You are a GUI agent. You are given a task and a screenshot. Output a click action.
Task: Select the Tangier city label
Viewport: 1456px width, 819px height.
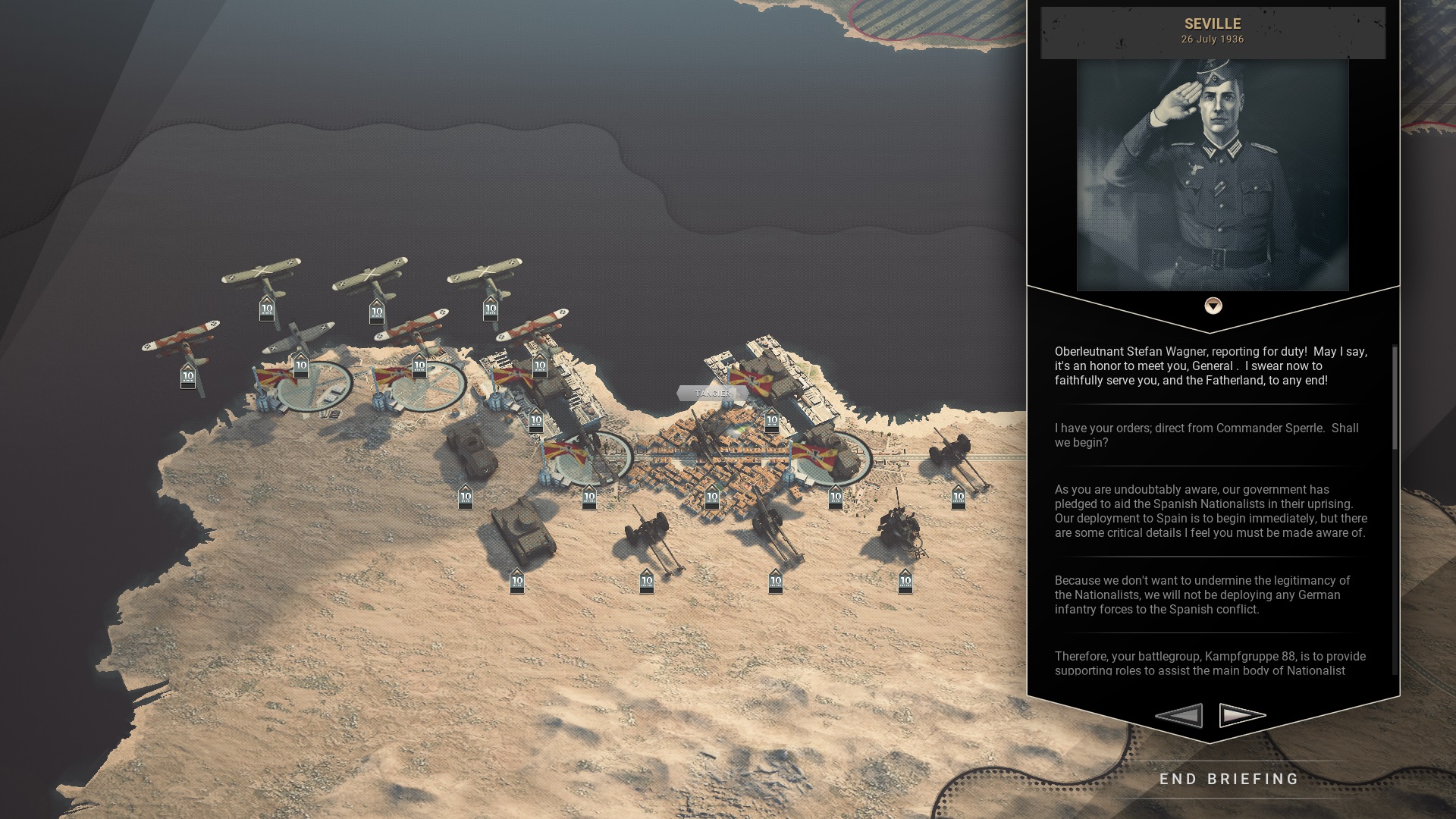(712, 393)
